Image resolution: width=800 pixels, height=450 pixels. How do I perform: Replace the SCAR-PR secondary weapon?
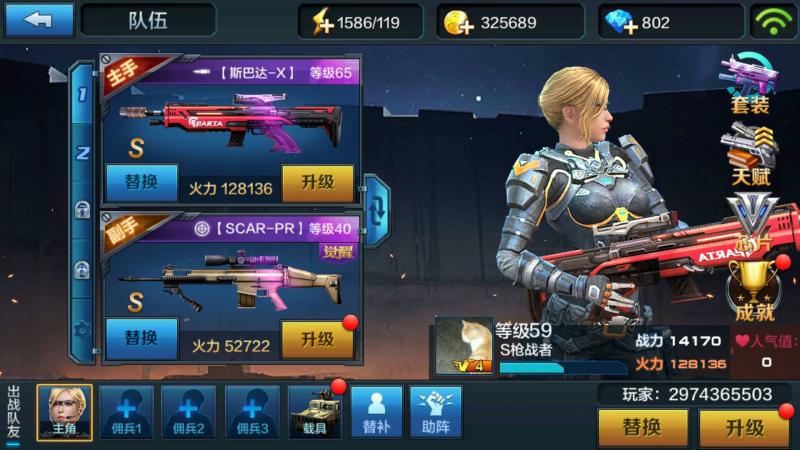pos(141,339)
